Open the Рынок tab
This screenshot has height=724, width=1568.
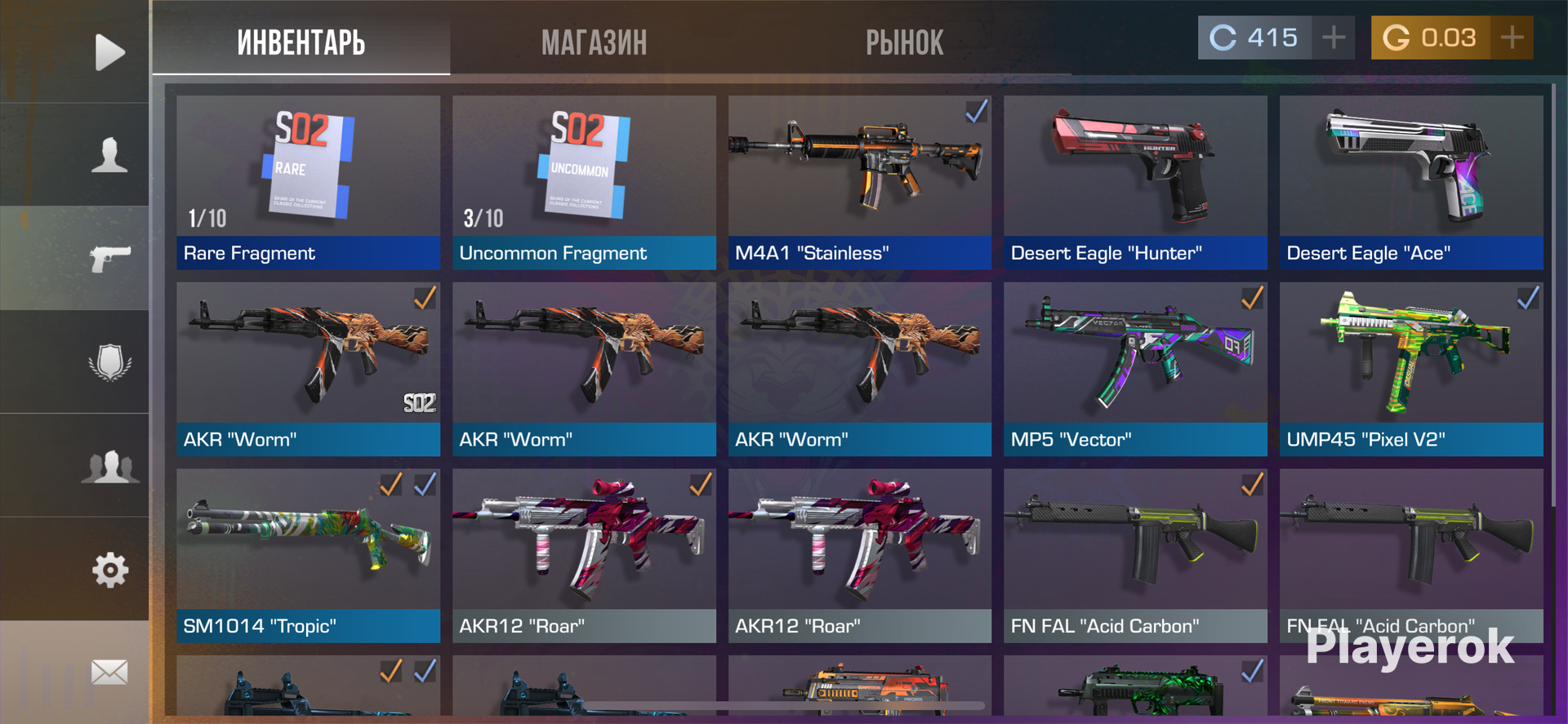[904, 42]
